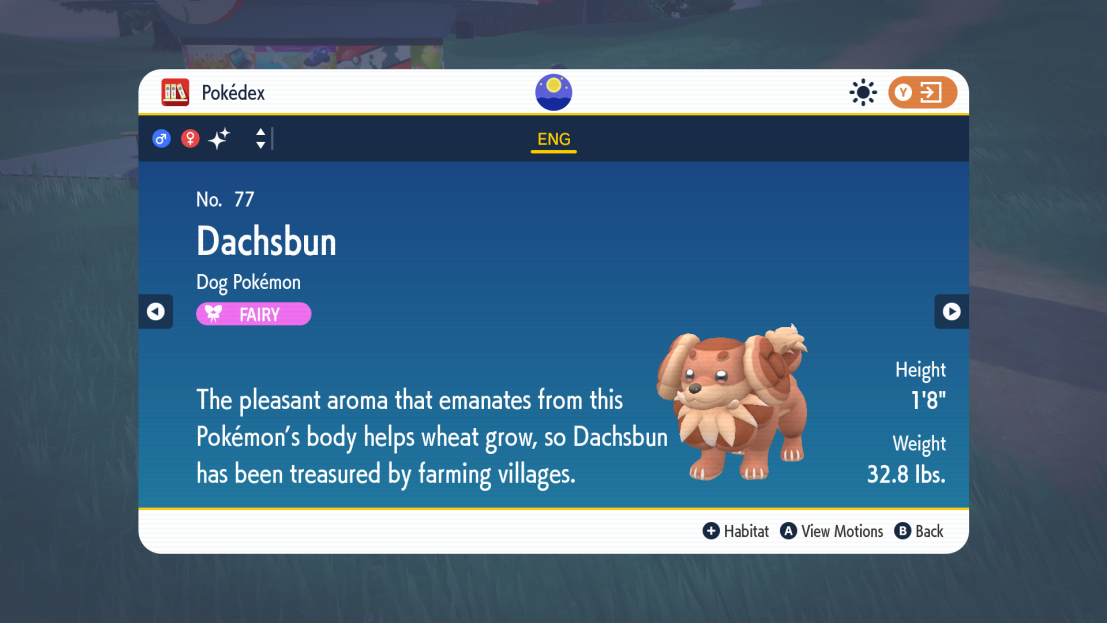
Task: Go Back from this entry
Action: (919, 531)
